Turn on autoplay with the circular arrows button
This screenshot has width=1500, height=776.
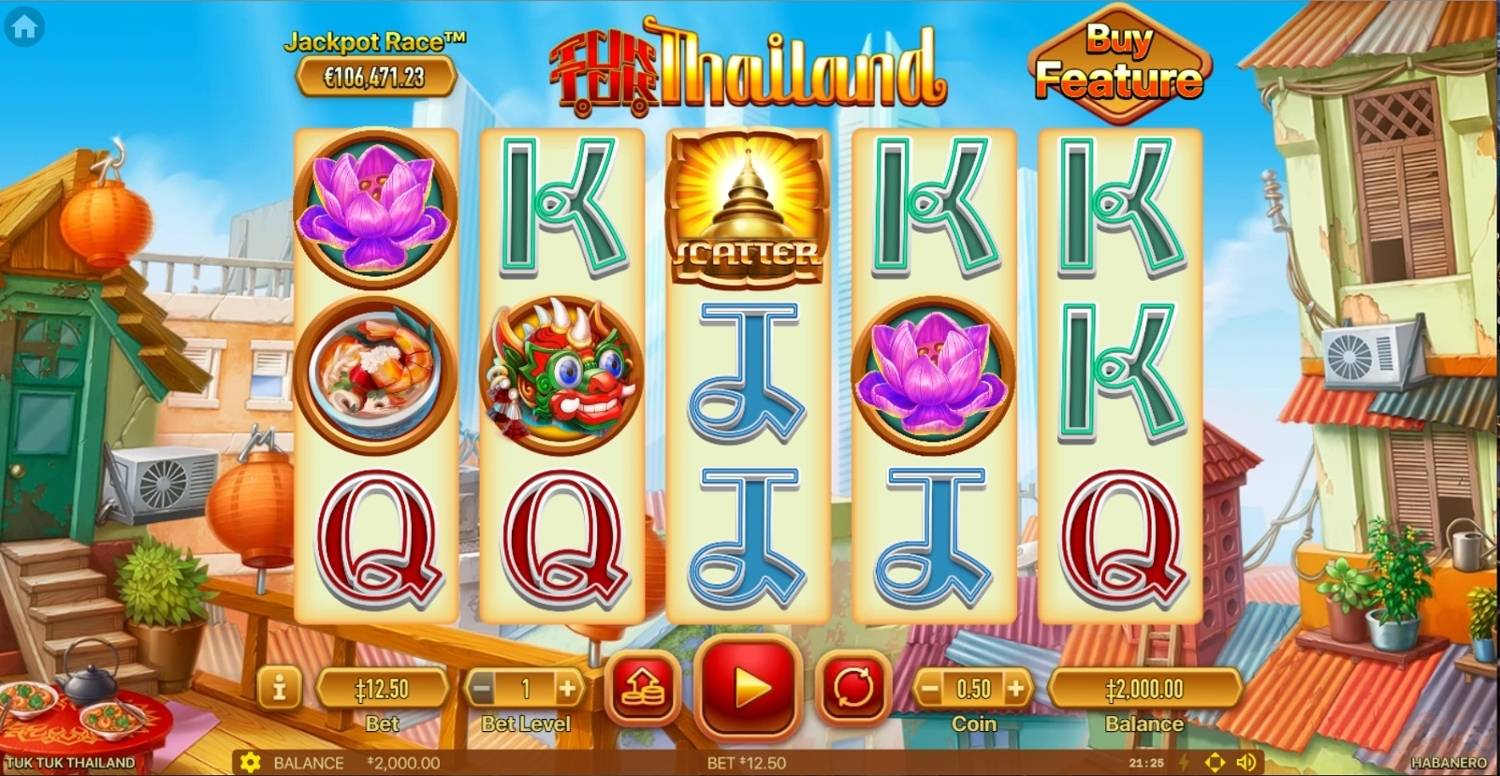pos(853,688)
